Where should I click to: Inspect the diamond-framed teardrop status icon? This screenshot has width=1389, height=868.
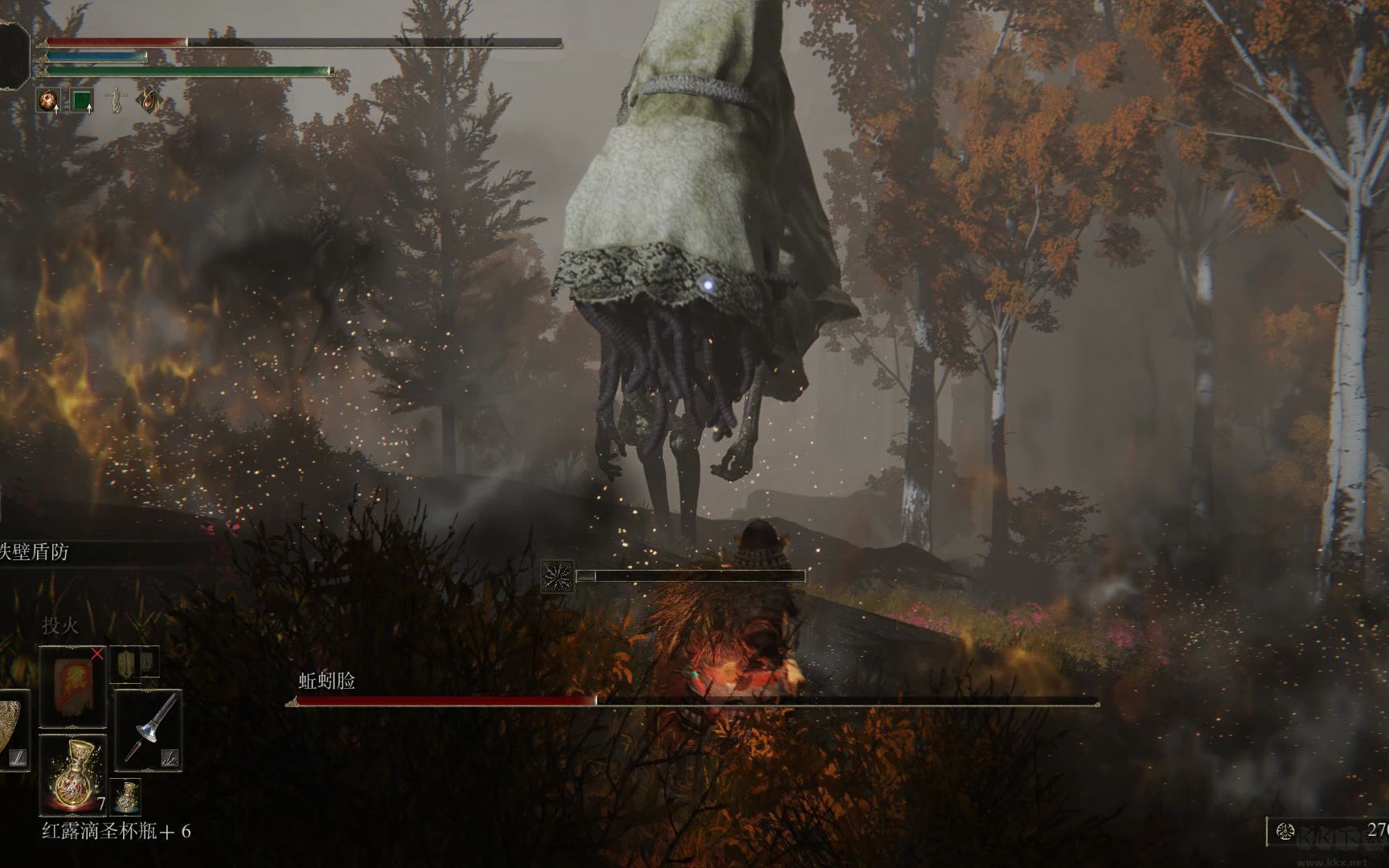pyautogui.click(x=149, y=101)
